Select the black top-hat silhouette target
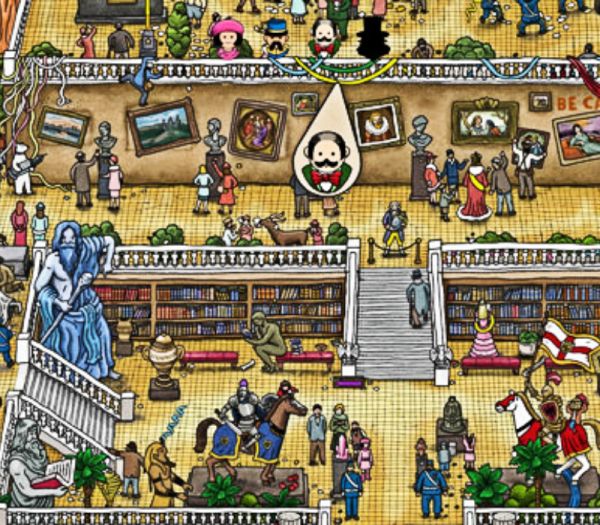The width and height of the screenshot is (600, 525). [x=371, y=37]
